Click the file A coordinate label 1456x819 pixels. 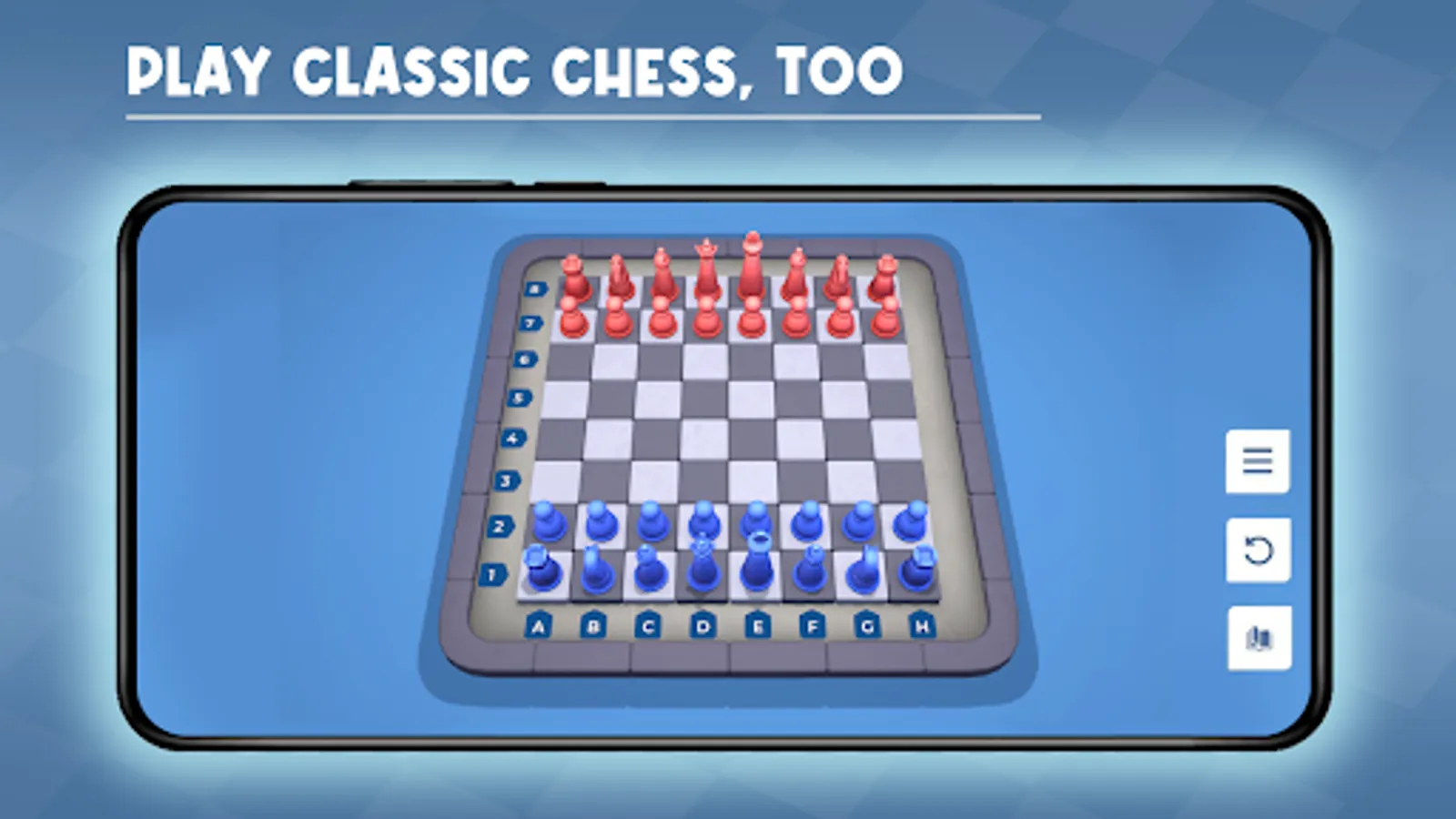540,624
